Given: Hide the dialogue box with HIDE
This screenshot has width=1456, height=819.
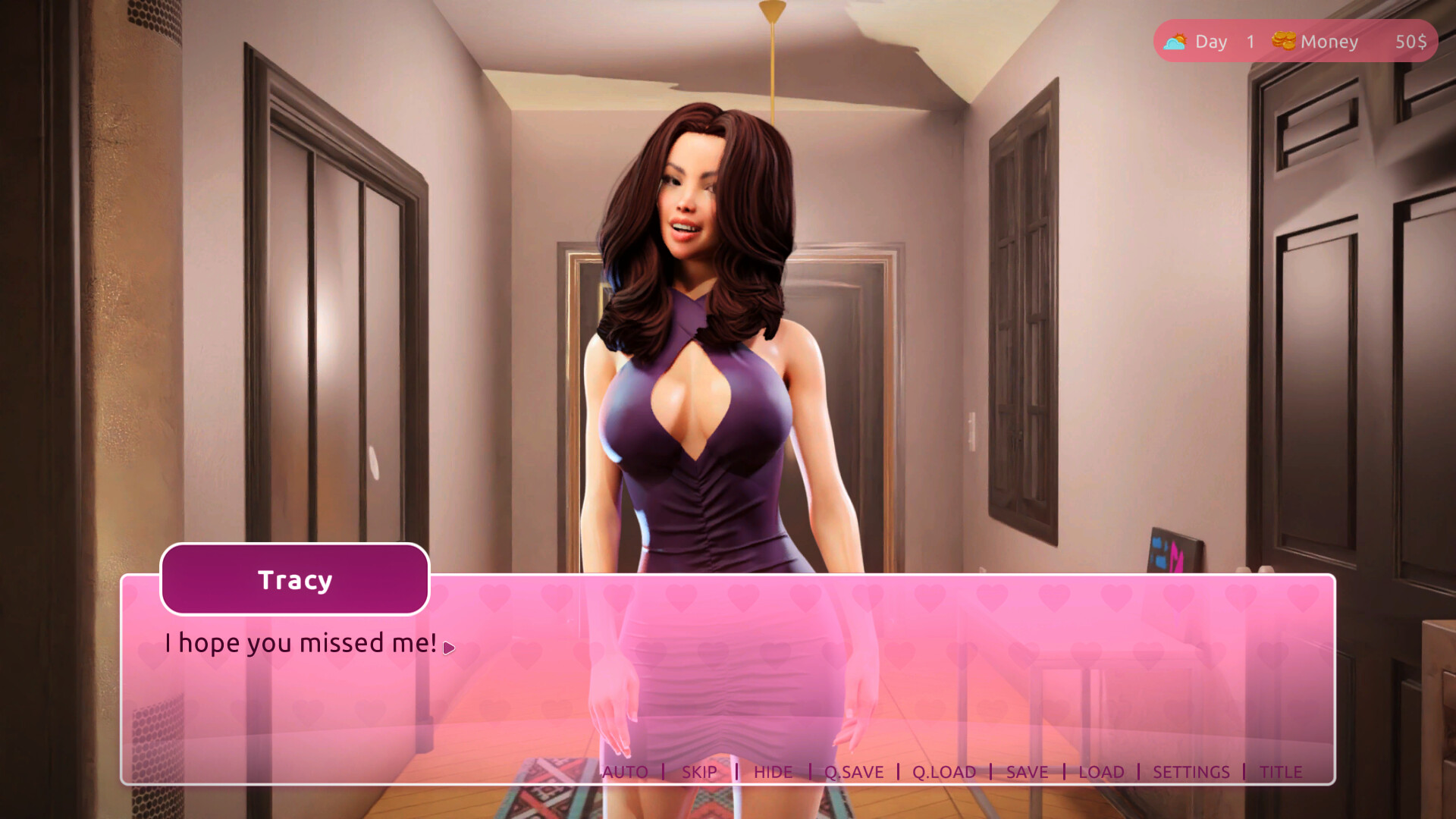Looking at the screenshot, I should point(773,772).
